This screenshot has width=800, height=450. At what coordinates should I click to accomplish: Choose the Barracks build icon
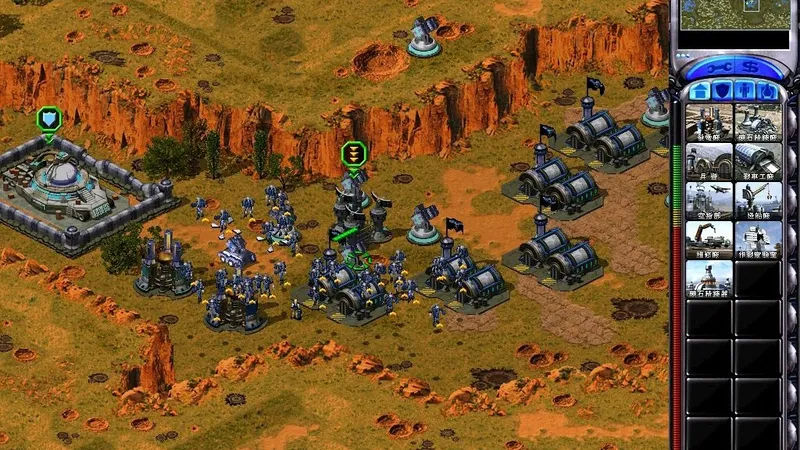pyautogui.click(x=709, y=161)
